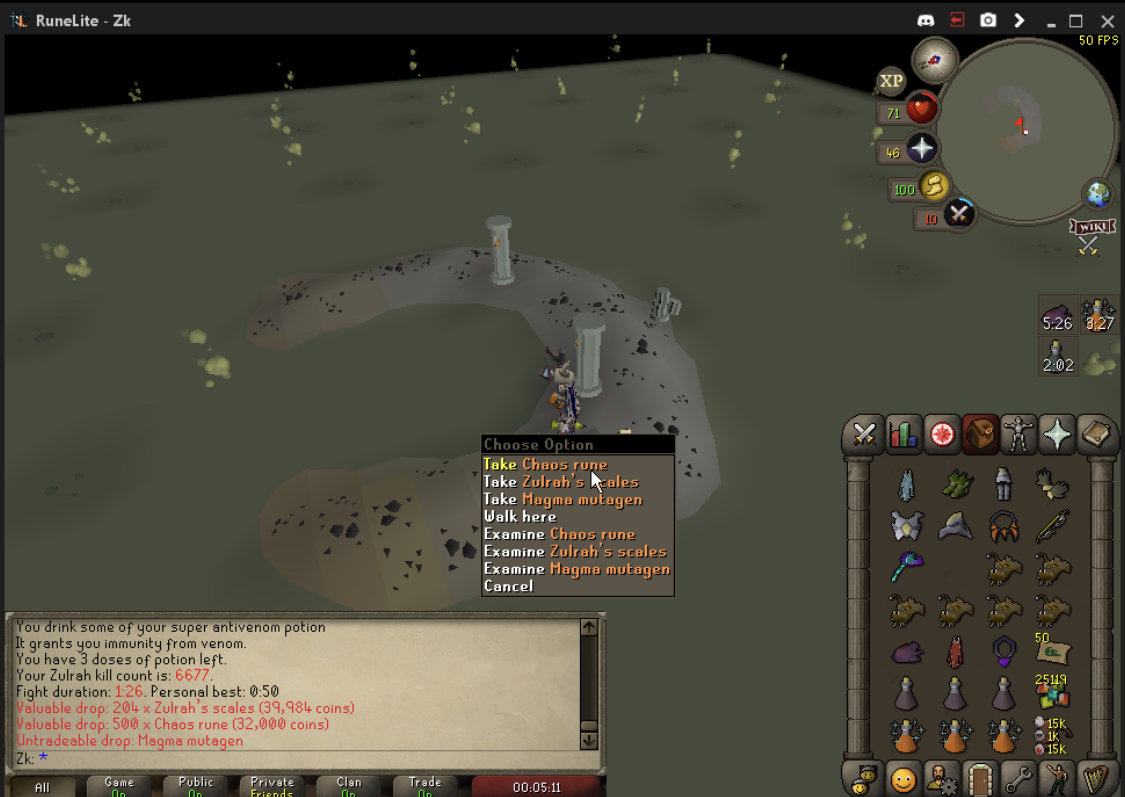
Task: Open the Prayer tab
Action: pos(1057,434)
